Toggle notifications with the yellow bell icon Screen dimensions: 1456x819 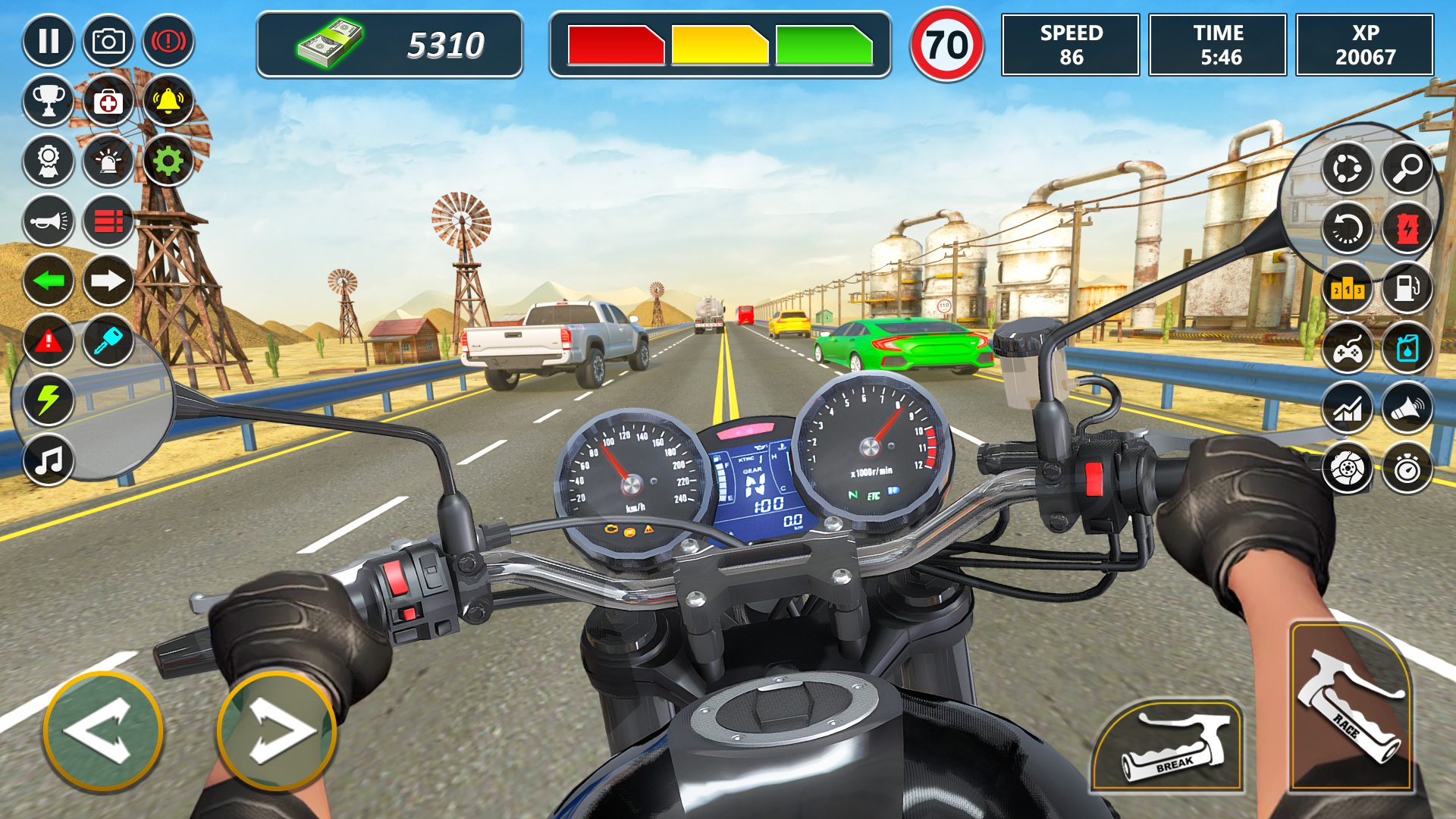click(x=168, y=101)
